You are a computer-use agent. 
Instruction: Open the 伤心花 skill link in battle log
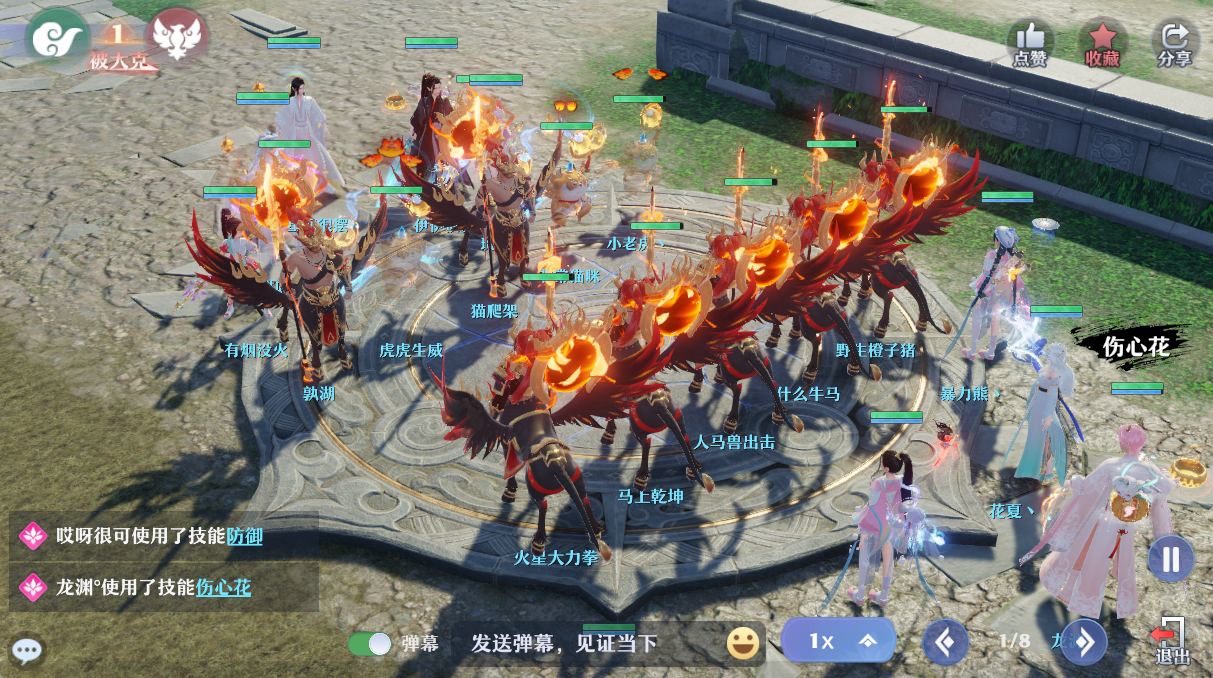[223, 587]
